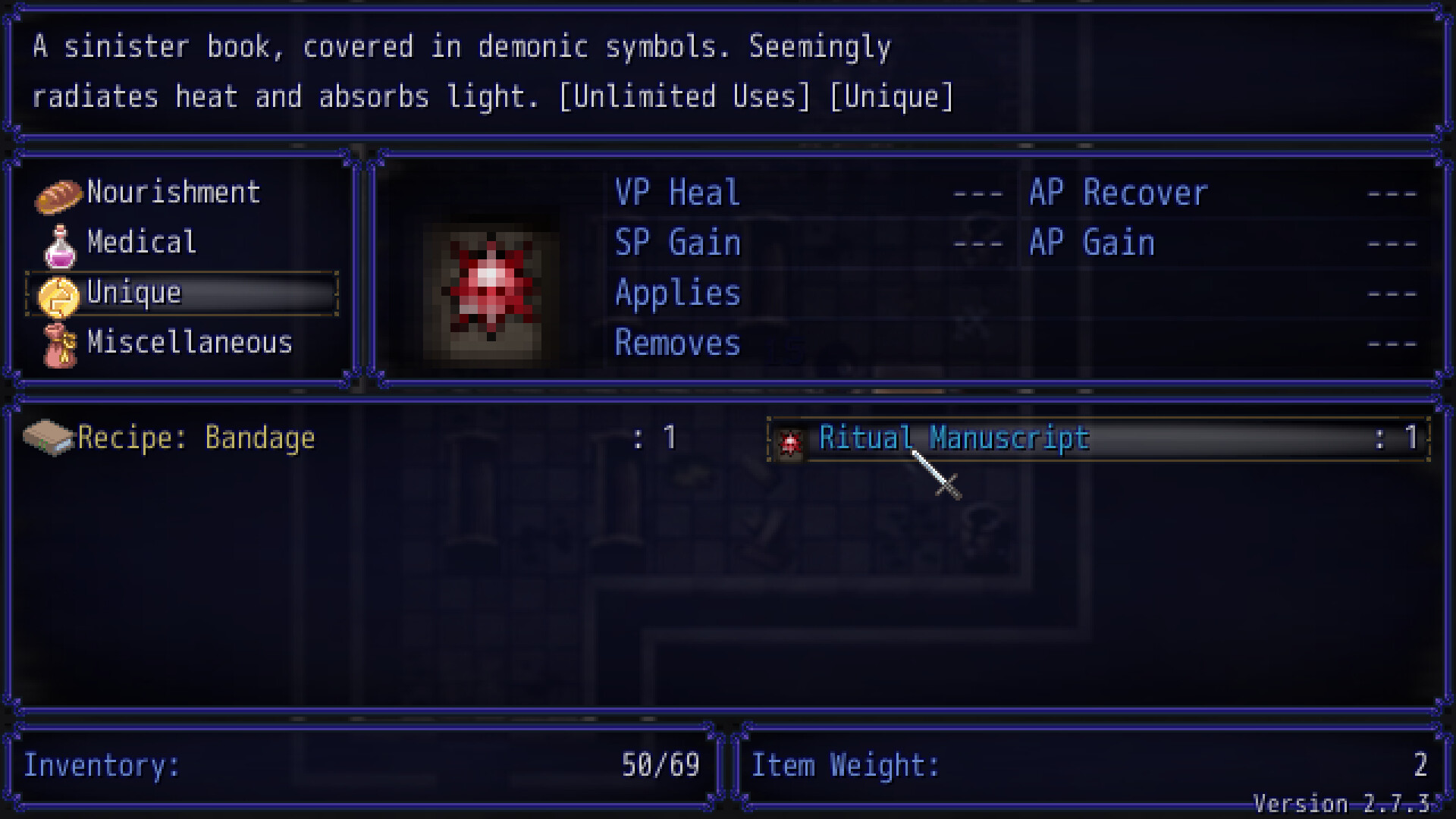
Task: Click the Removes stat row
Action: (x=677, y=344)
